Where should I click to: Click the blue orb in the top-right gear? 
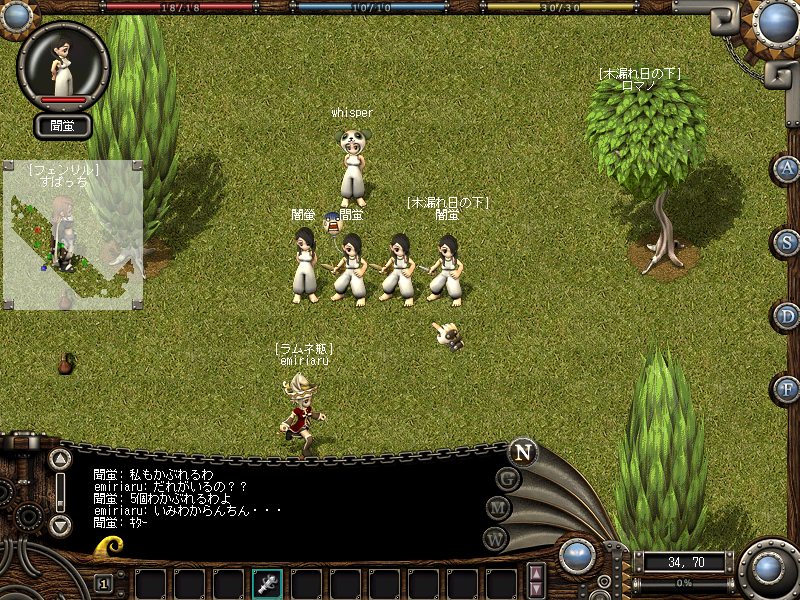coord(777,20)
